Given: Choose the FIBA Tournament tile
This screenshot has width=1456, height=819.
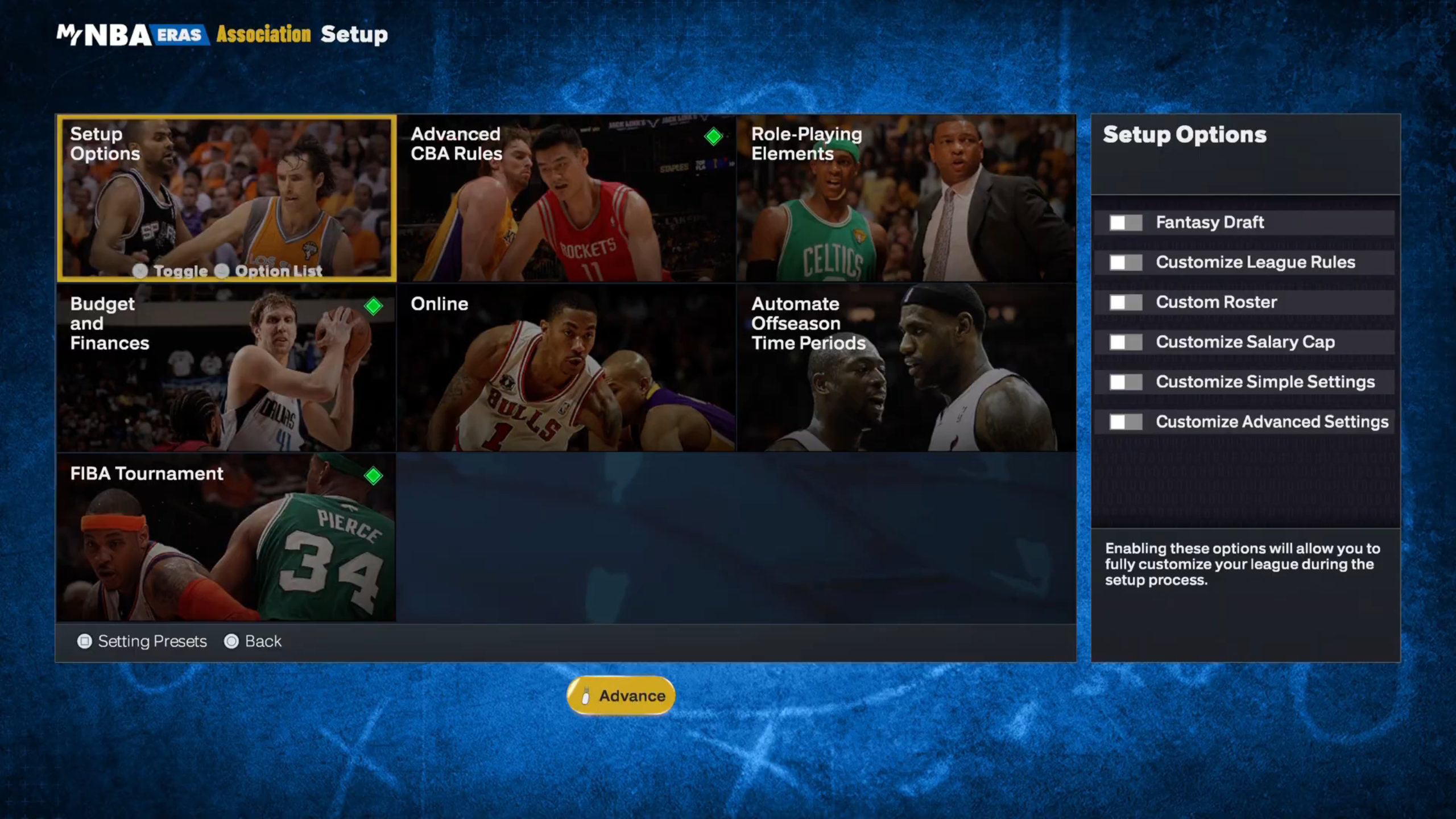Looking at the screenshot, I should [x=226, y=537].
